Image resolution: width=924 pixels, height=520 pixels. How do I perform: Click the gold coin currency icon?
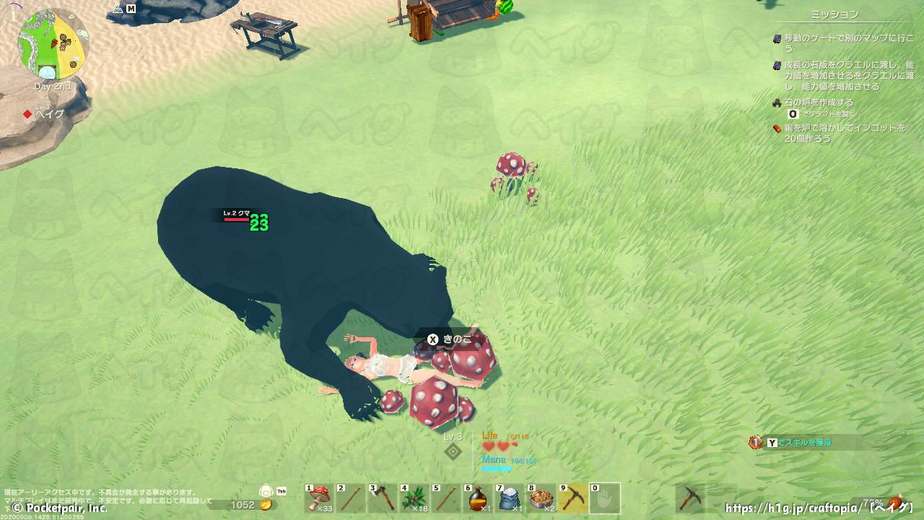(267, 505)
